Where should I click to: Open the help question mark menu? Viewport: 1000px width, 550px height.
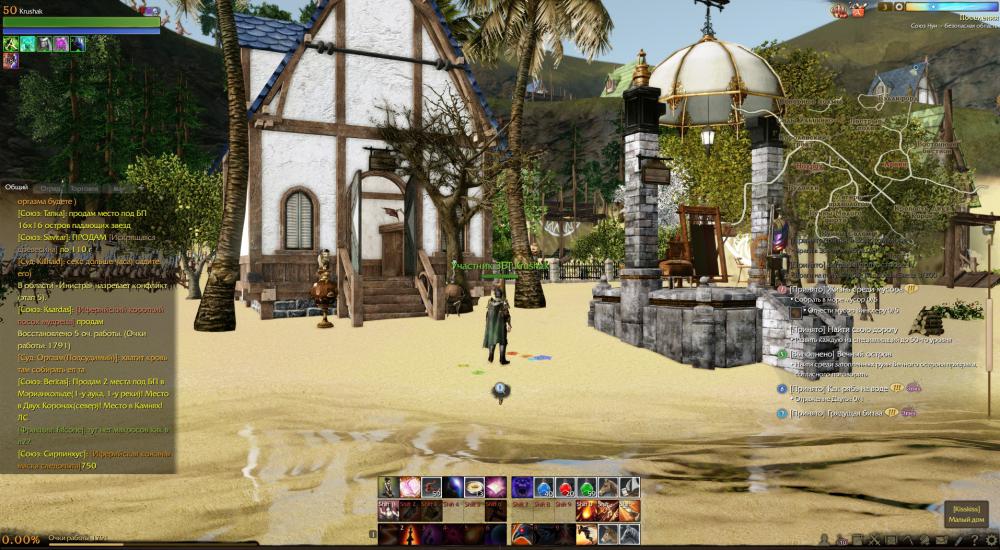(974, 541)
